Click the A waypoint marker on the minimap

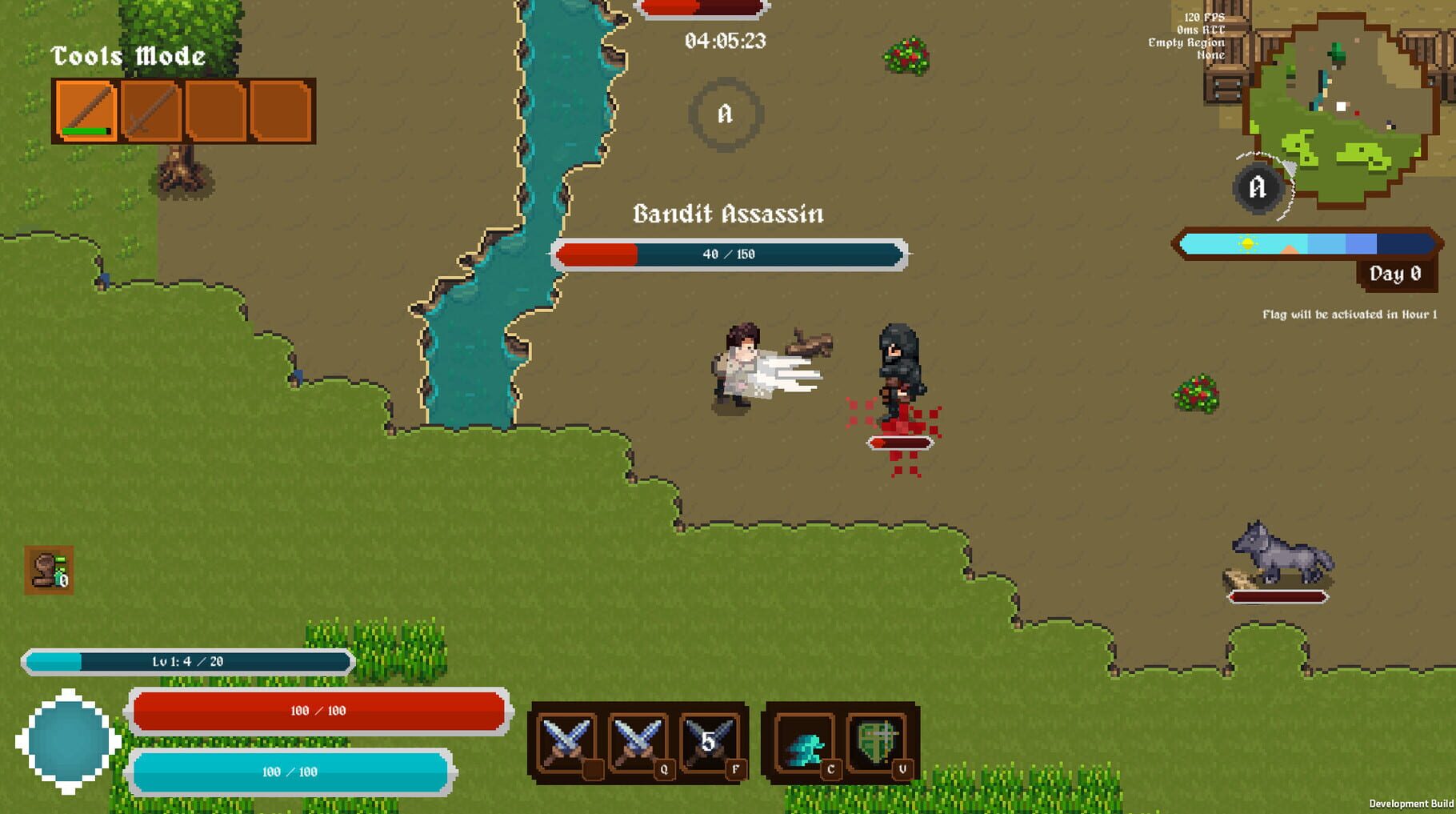click(x=1257, y=186)
